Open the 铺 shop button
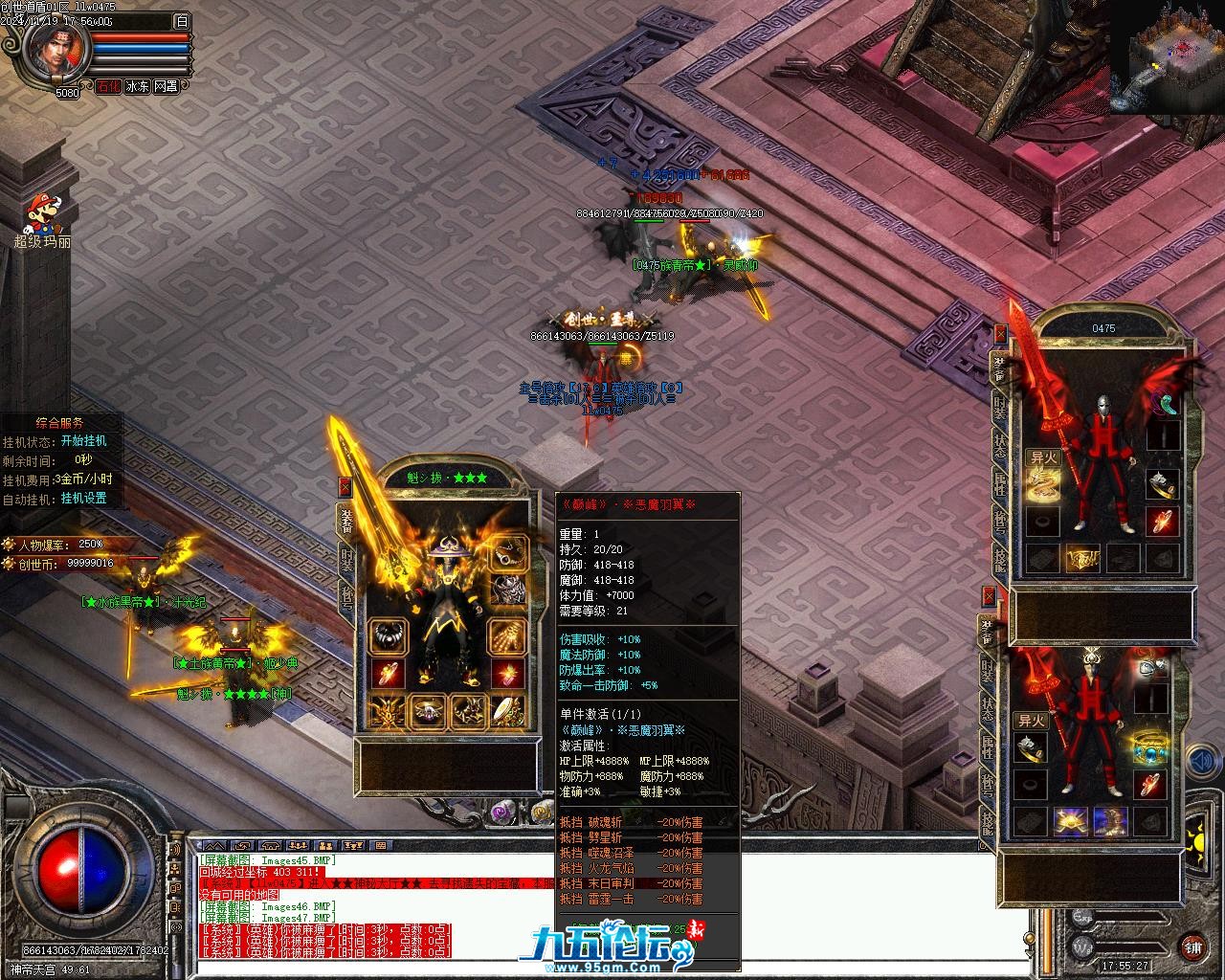This screenshot has width=1225, height=980. (1192, 947)
